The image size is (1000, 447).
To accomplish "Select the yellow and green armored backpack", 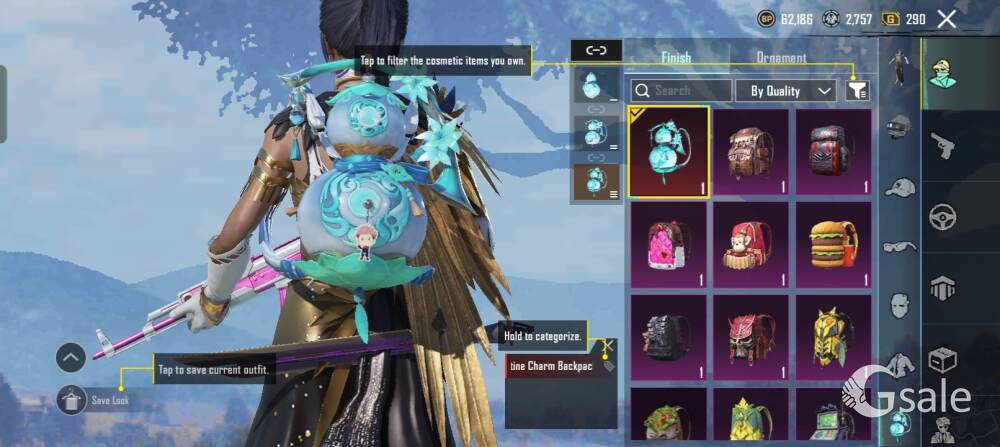I will tap(833, 340).
